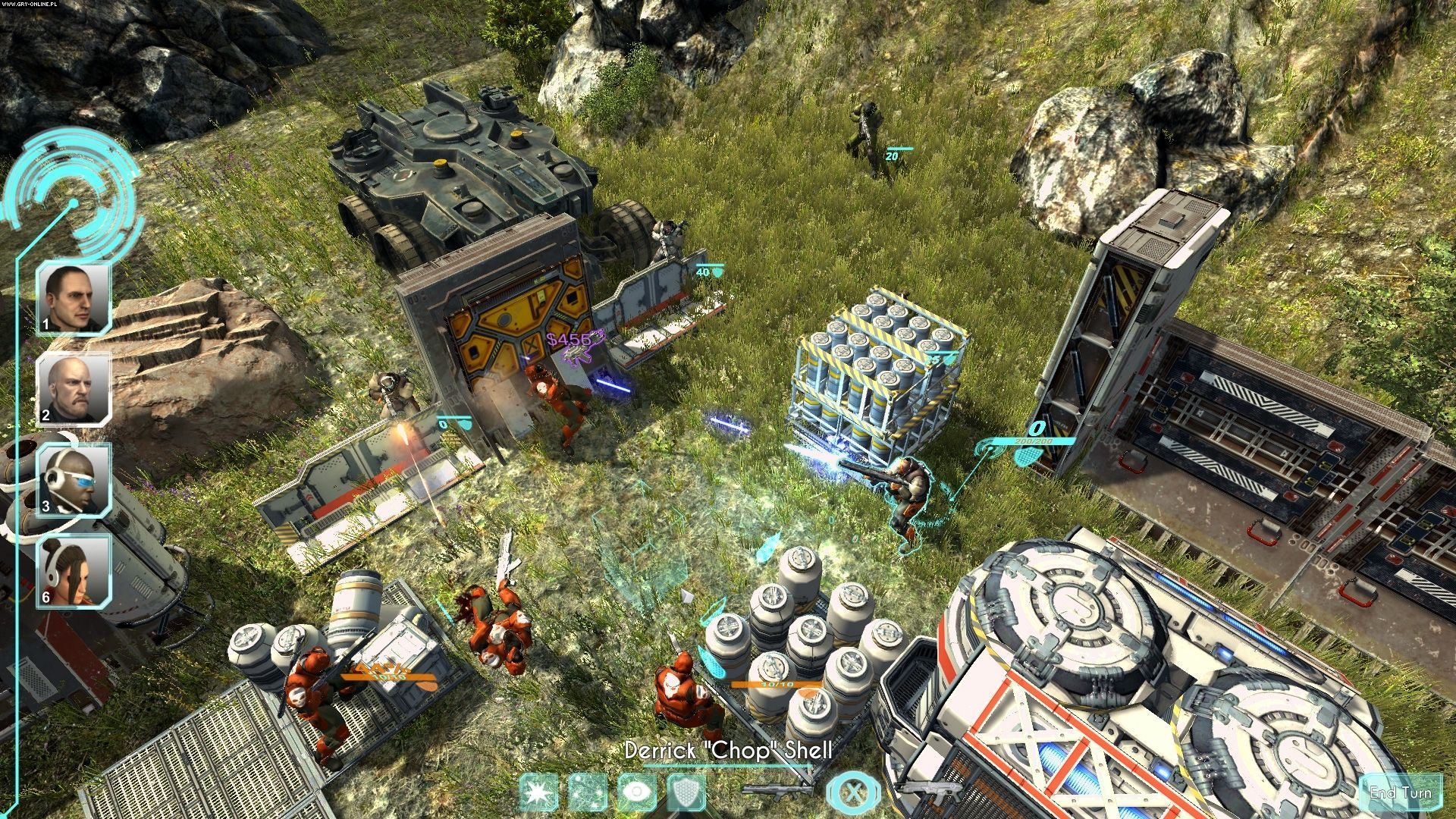This screenshot has height=819, width=1456.
Task: Select the bald bearded squad member 2
Action: click(74, 389)
